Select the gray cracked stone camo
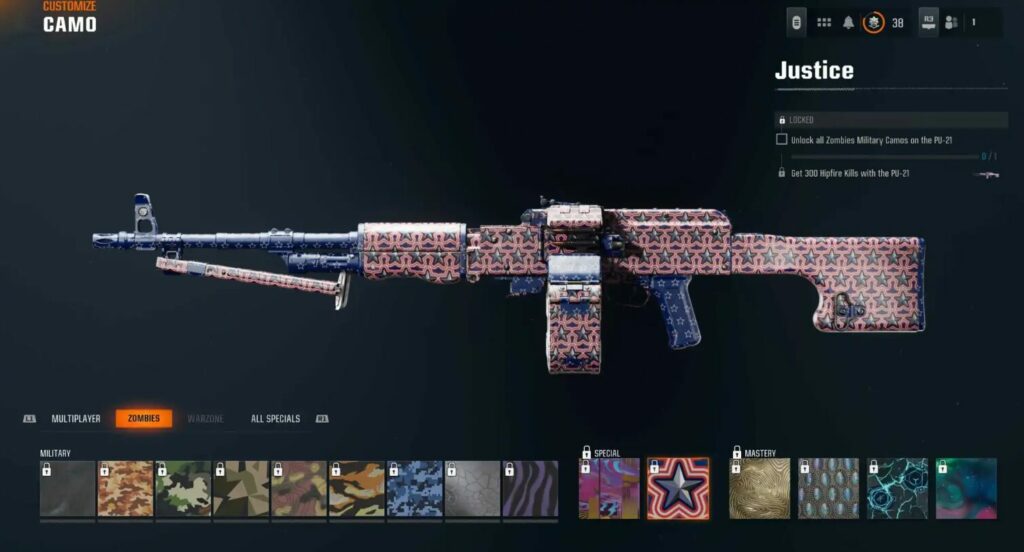This screenshot has width=1024, height=552. point(473,489)
